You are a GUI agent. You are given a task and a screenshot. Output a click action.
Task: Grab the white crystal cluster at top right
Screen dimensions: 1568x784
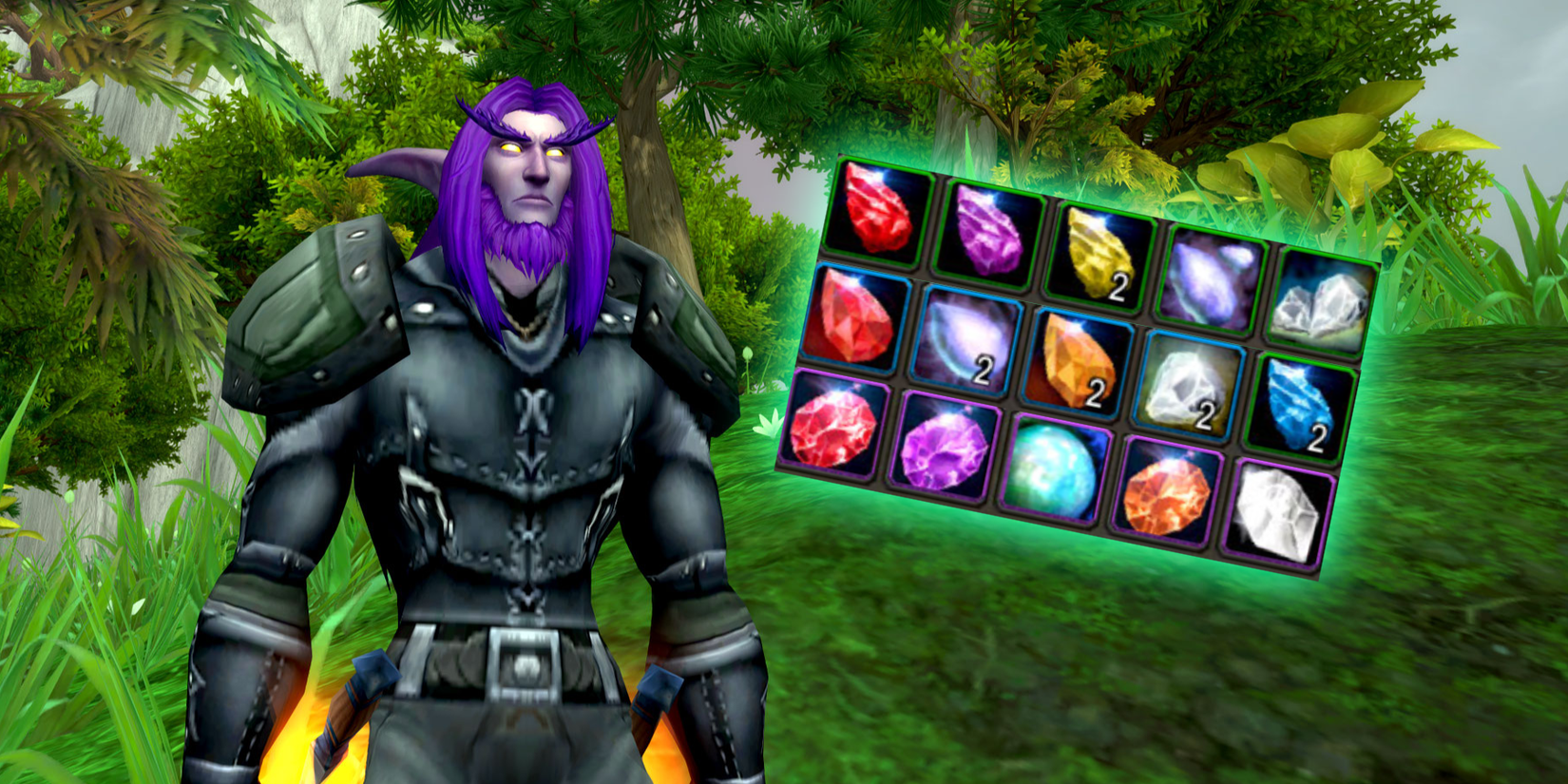tap(1323, 296)
